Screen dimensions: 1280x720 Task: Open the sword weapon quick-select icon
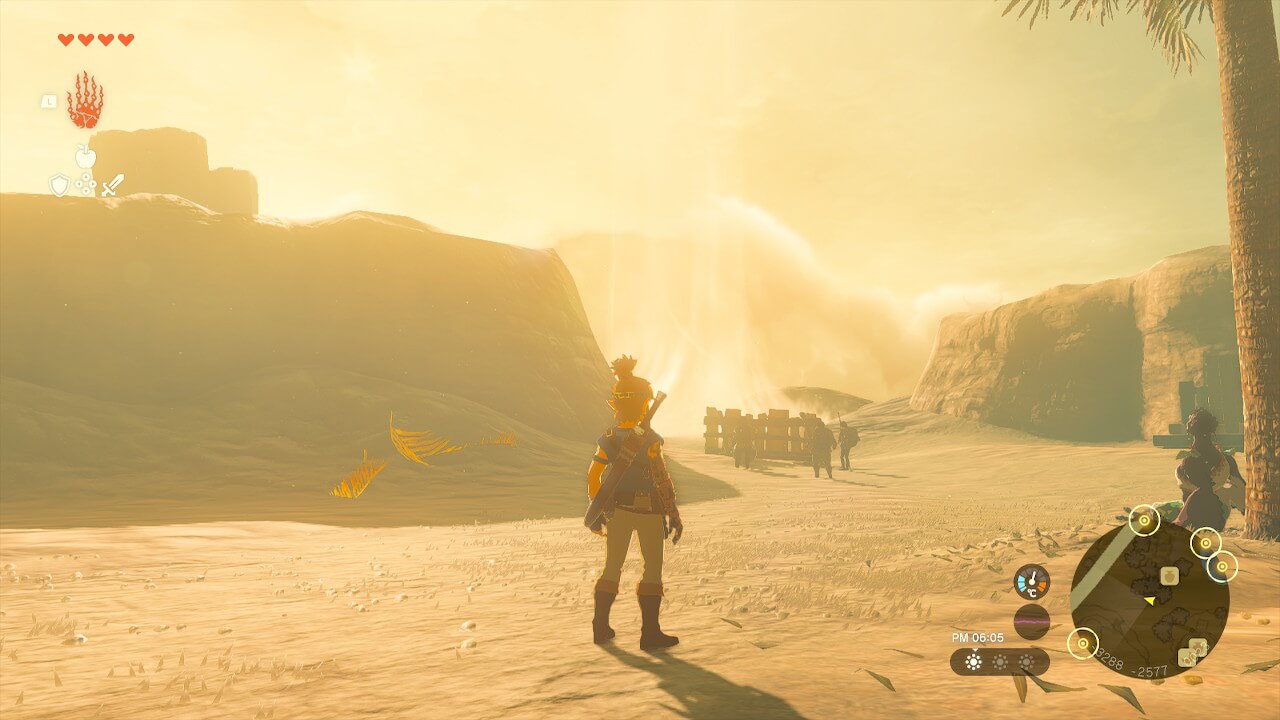(113, 185)
